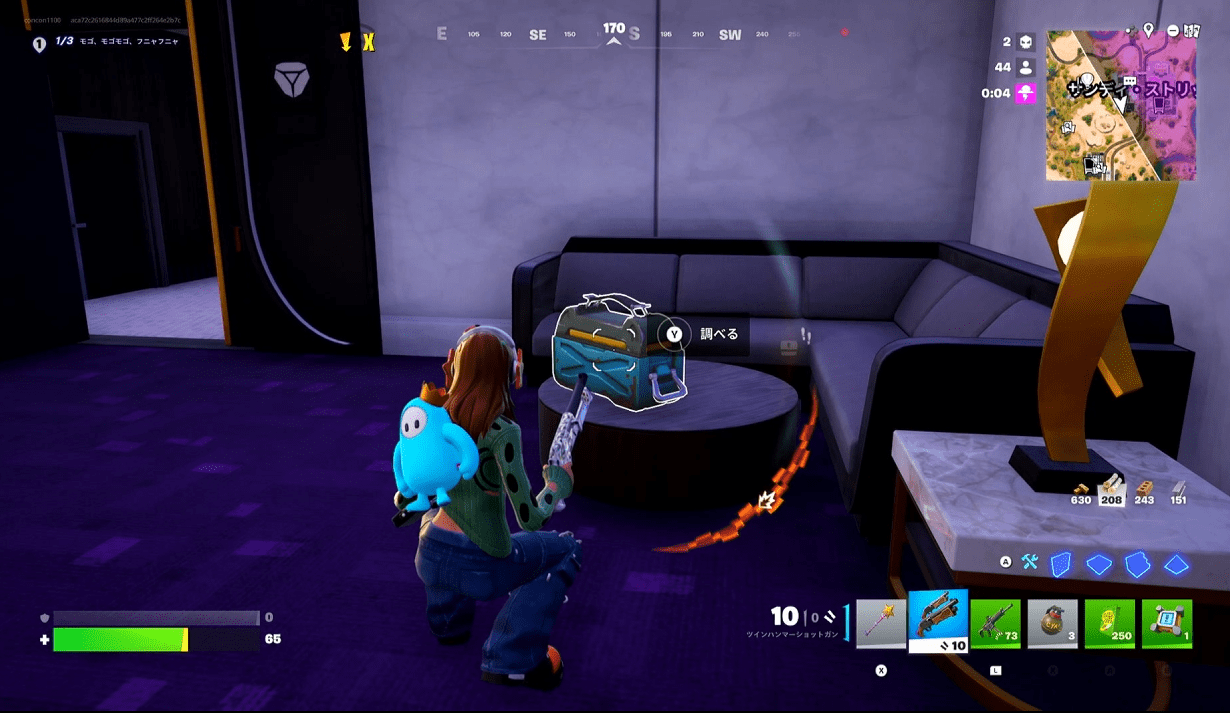Select the Twin Hammer Shotgun slot
This screenshot has height=713, width=1230.
(938, 620)
